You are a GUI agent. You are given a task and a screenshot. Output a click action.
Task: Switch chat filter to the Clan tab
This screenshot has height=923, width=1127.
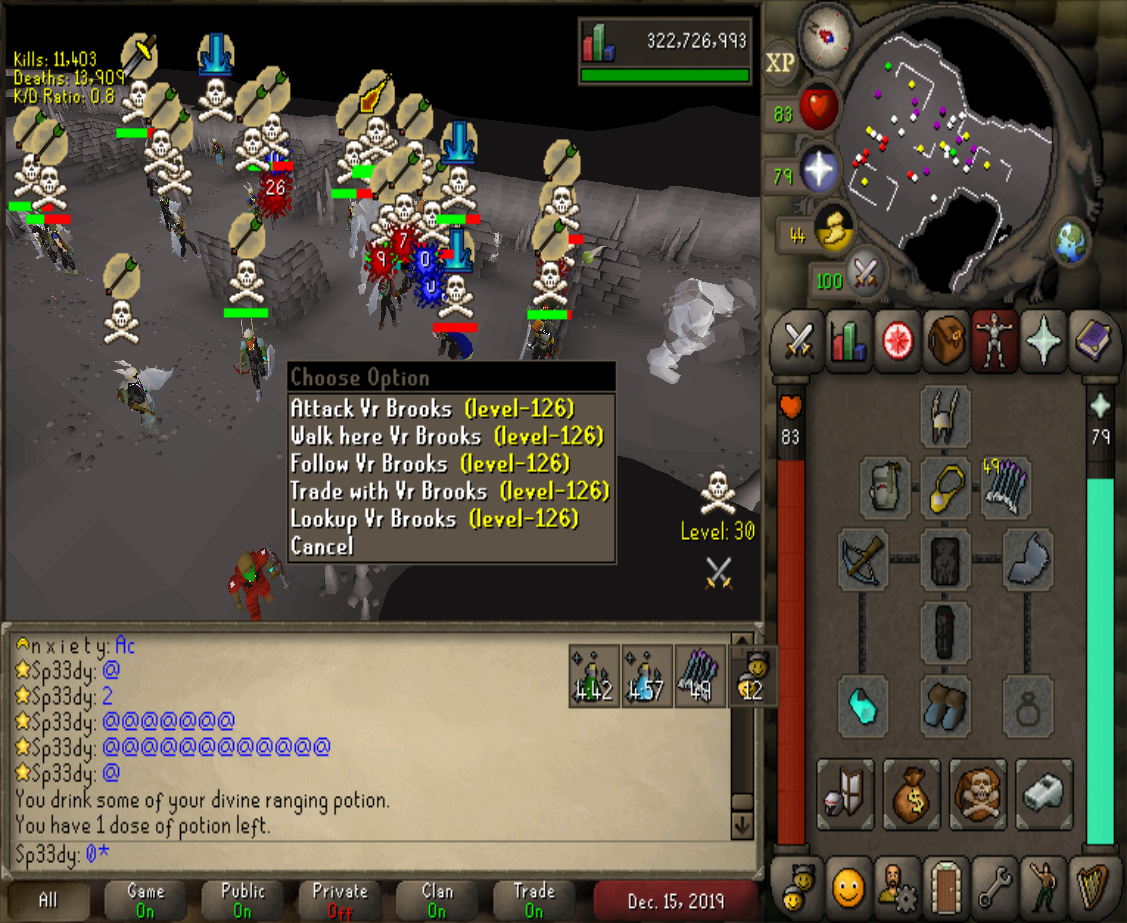pos(437,899)
